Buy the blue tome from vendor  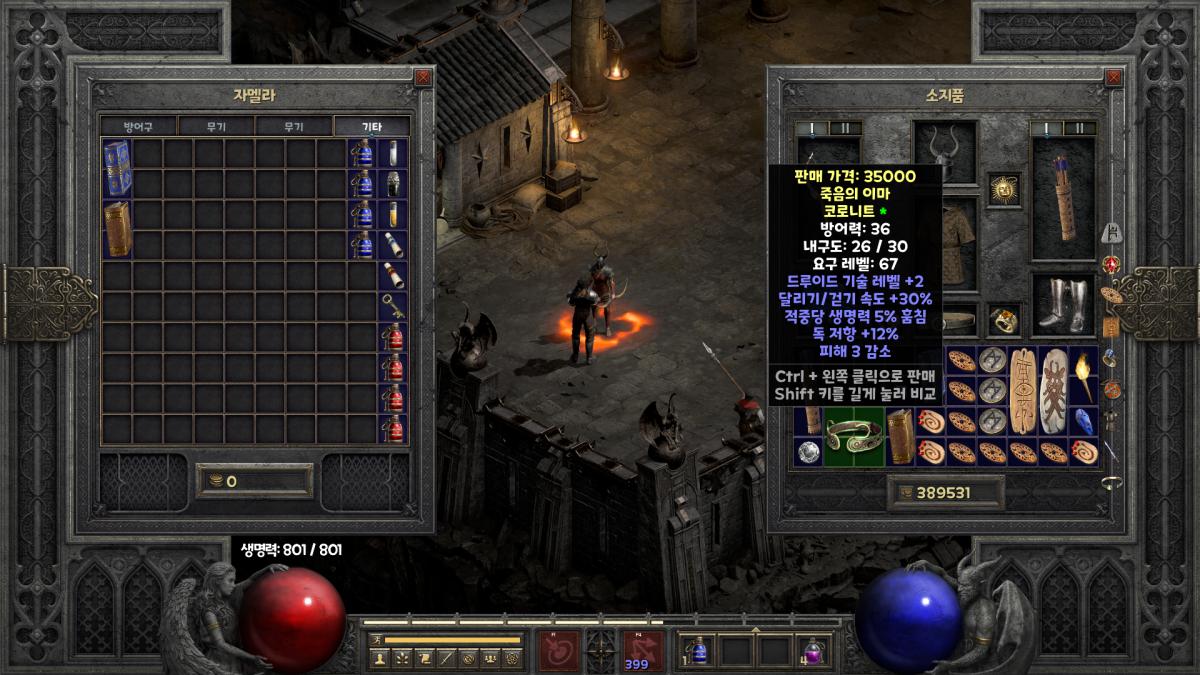point(117,168)
